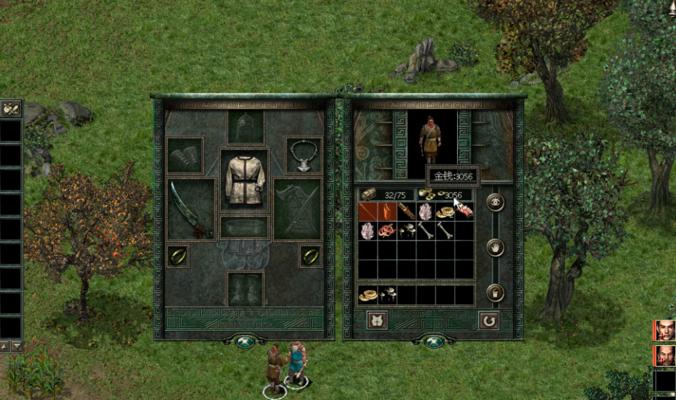Click the green gem under the inventory panel
The image size is (676, 400).
click(x=433, y=342)
